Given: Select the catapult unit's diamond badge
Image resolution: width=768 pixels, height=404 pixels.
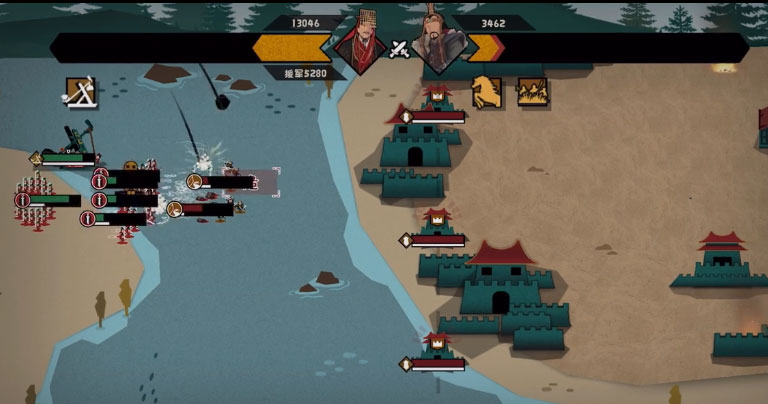Looking at the screenshot, I should pyautogui.click(x=37, y=158).
